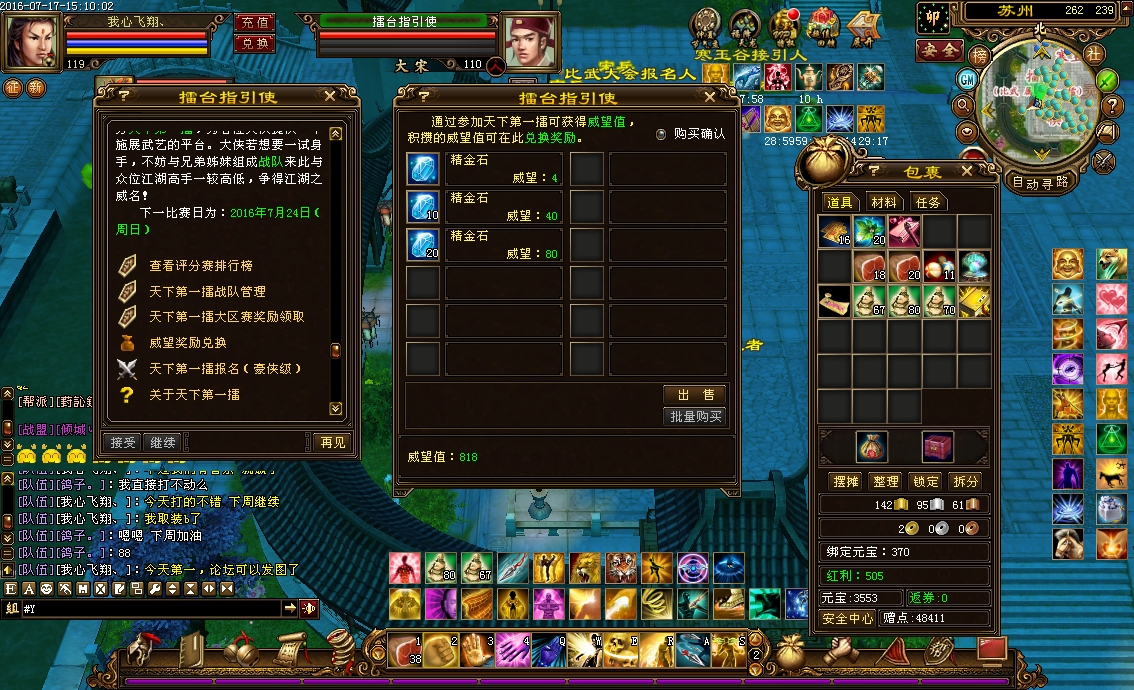The height and width of the screenshot is (690, 1134).
Task: Click the 自动寻路 auto-pathfinding button
Action: point(1040,182)
